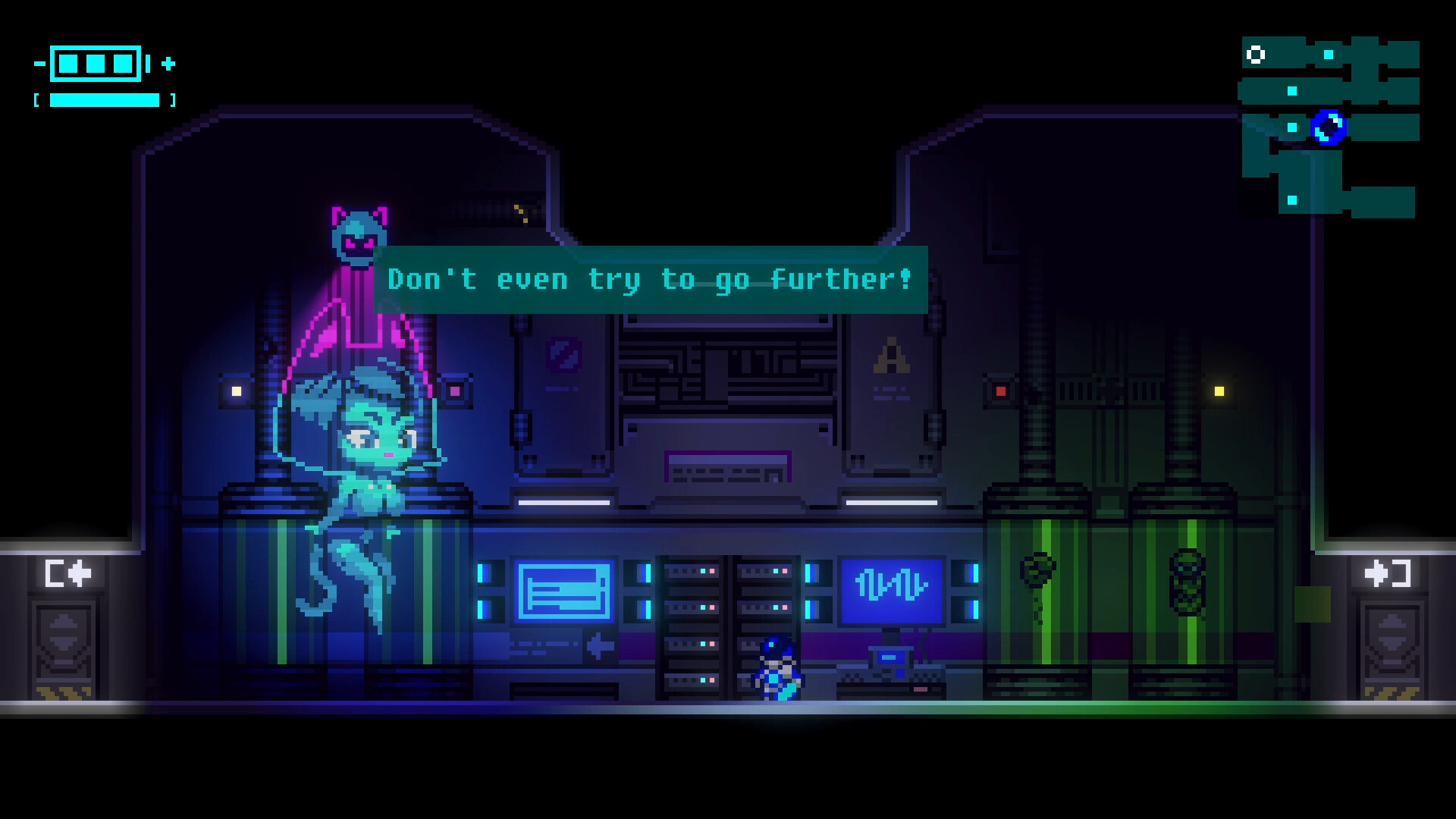Click the white ring icon on the minimap

pyautogui.click(x=1255, y=53)
